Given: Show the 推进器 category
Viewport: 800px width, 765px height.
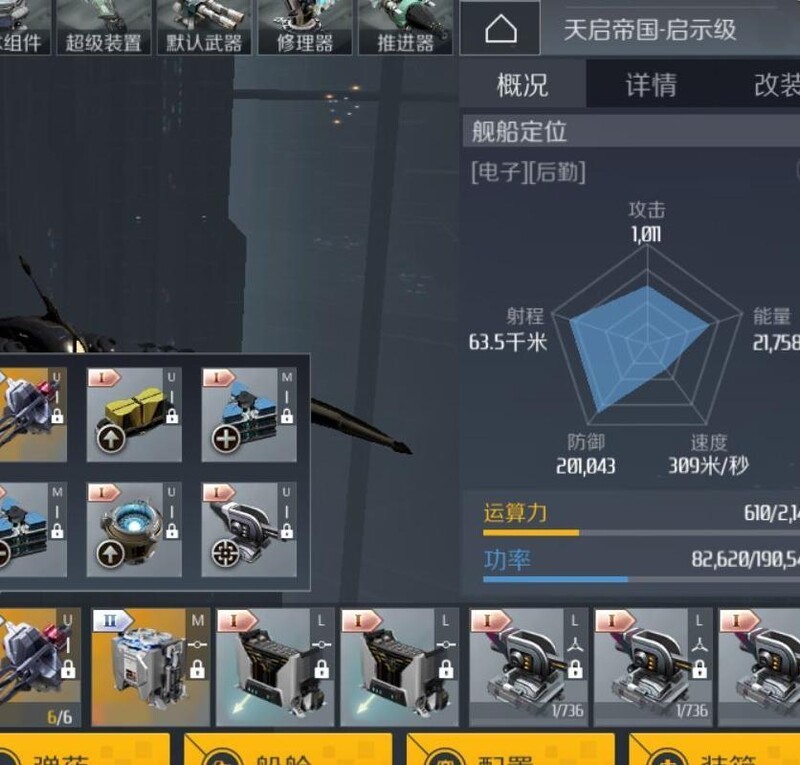Looking at the screenshot, I should pos(404,27).
